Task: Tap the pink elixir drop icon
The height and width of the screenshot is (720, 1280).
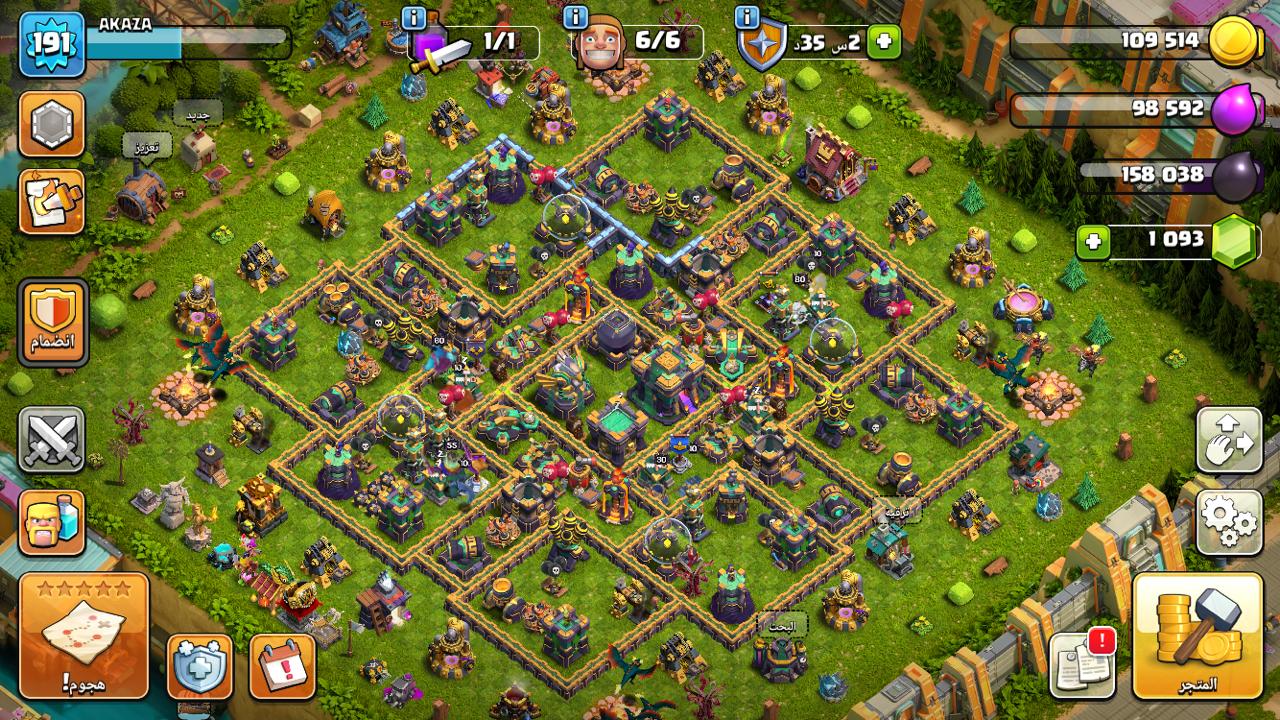Action: click(1234, 109)
